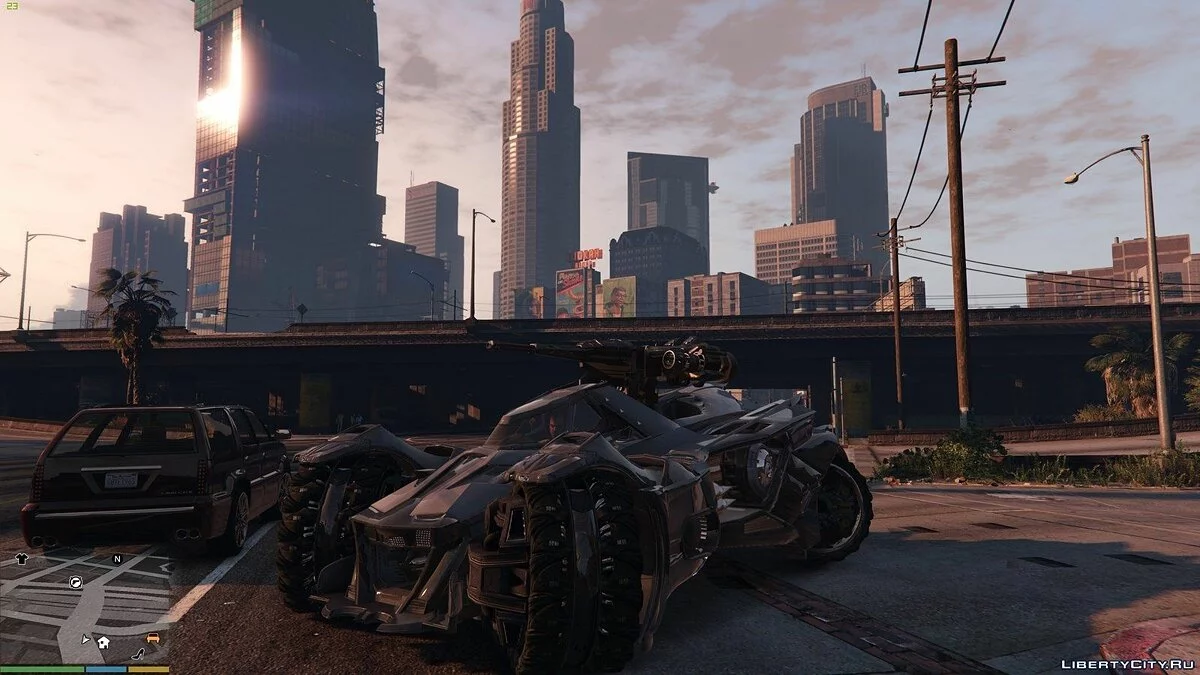Screen dimensions: 1200x675
Task: Click the high-heel shoe blip on minimap
Action: coord(138,655)
